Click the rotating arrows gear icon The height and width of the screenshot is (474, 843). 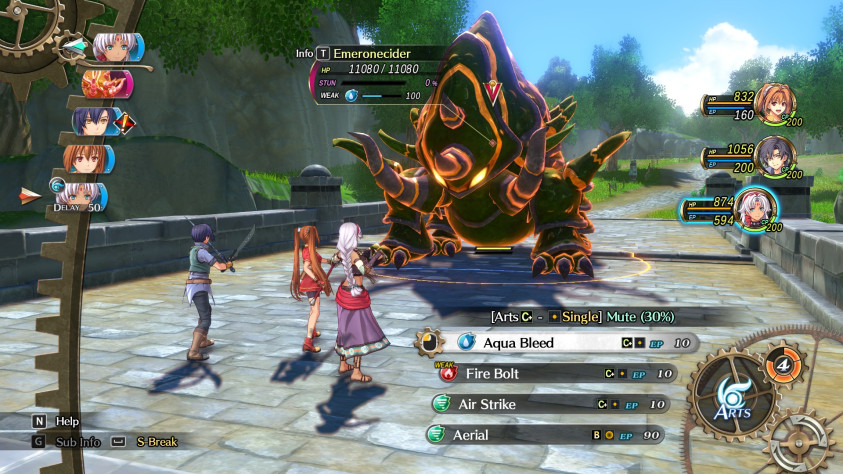pyautogui.click(x=802, y=441)
